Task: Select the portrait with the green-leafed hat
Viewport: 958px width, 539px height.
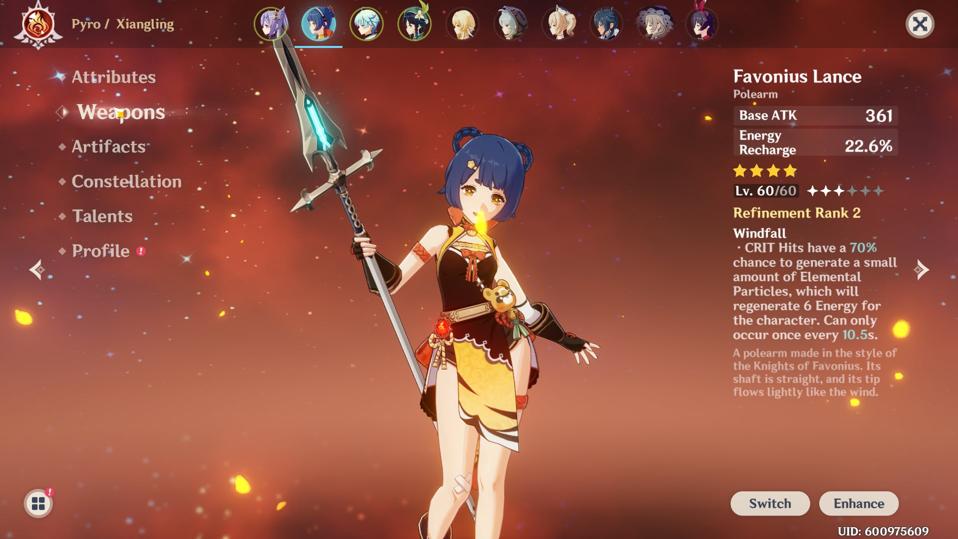Action: [415, 24]
